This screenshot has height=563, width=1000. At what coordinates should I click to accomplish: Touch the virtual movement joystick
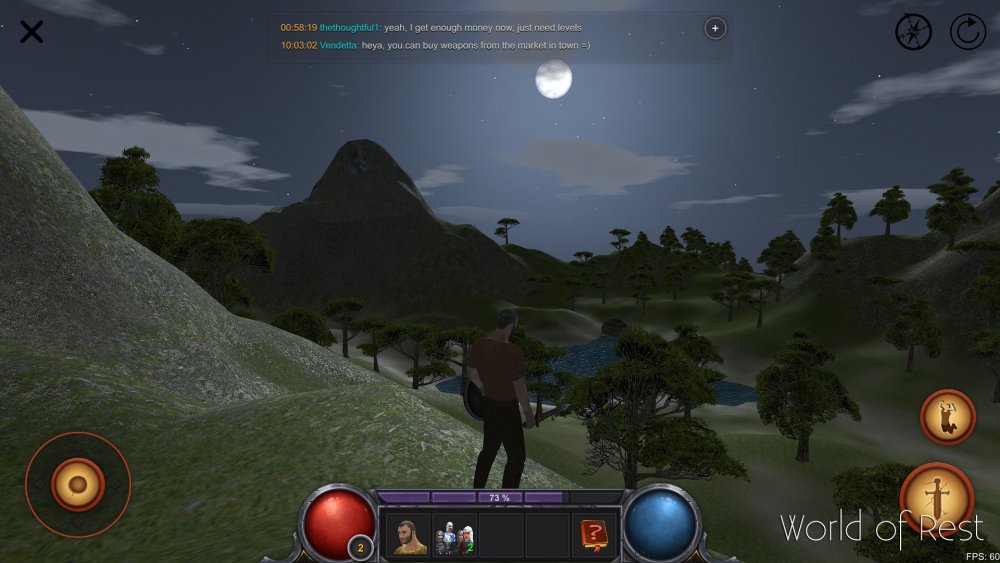(x=78, y=485)
